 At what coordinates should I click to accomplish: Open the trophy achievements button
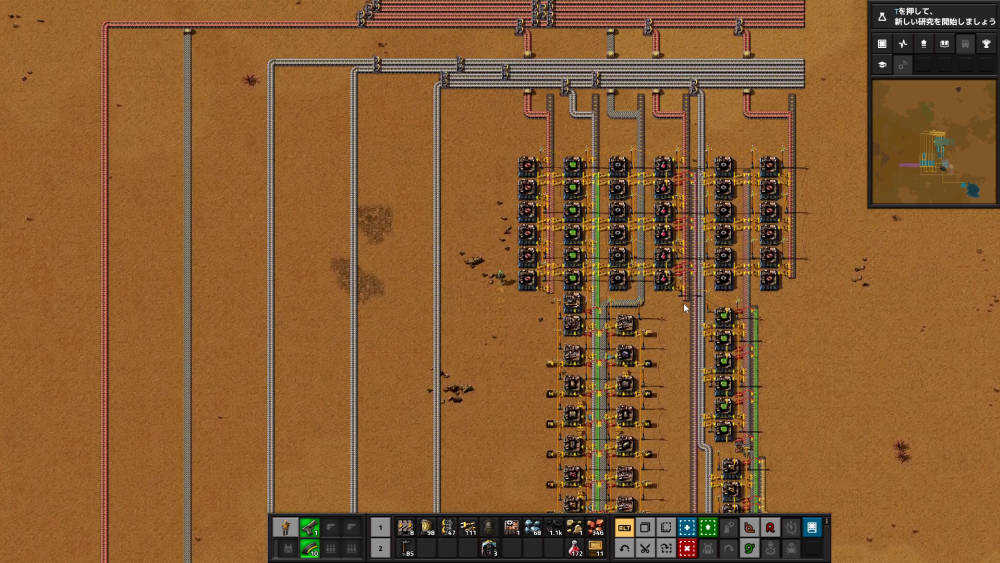[x=985, y=44]
